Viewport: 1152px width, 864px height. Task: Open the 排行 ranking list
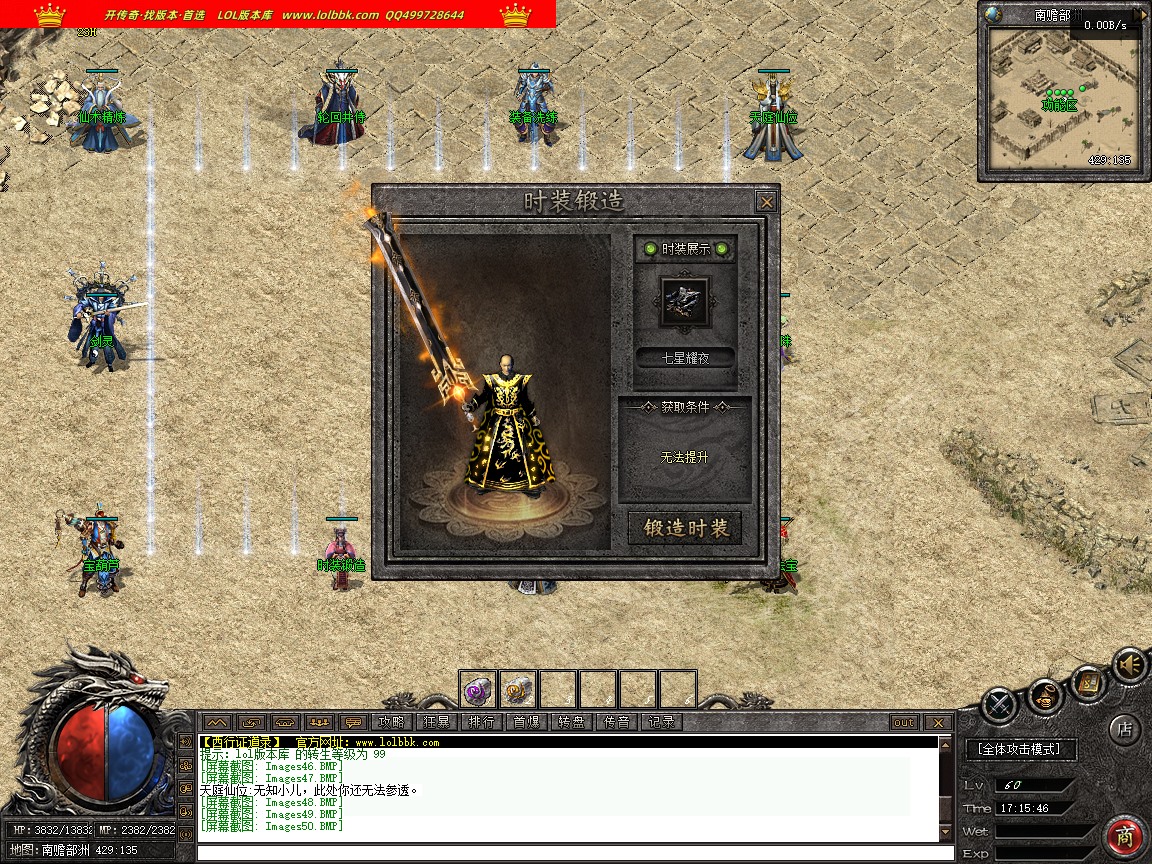click(481, 722)
